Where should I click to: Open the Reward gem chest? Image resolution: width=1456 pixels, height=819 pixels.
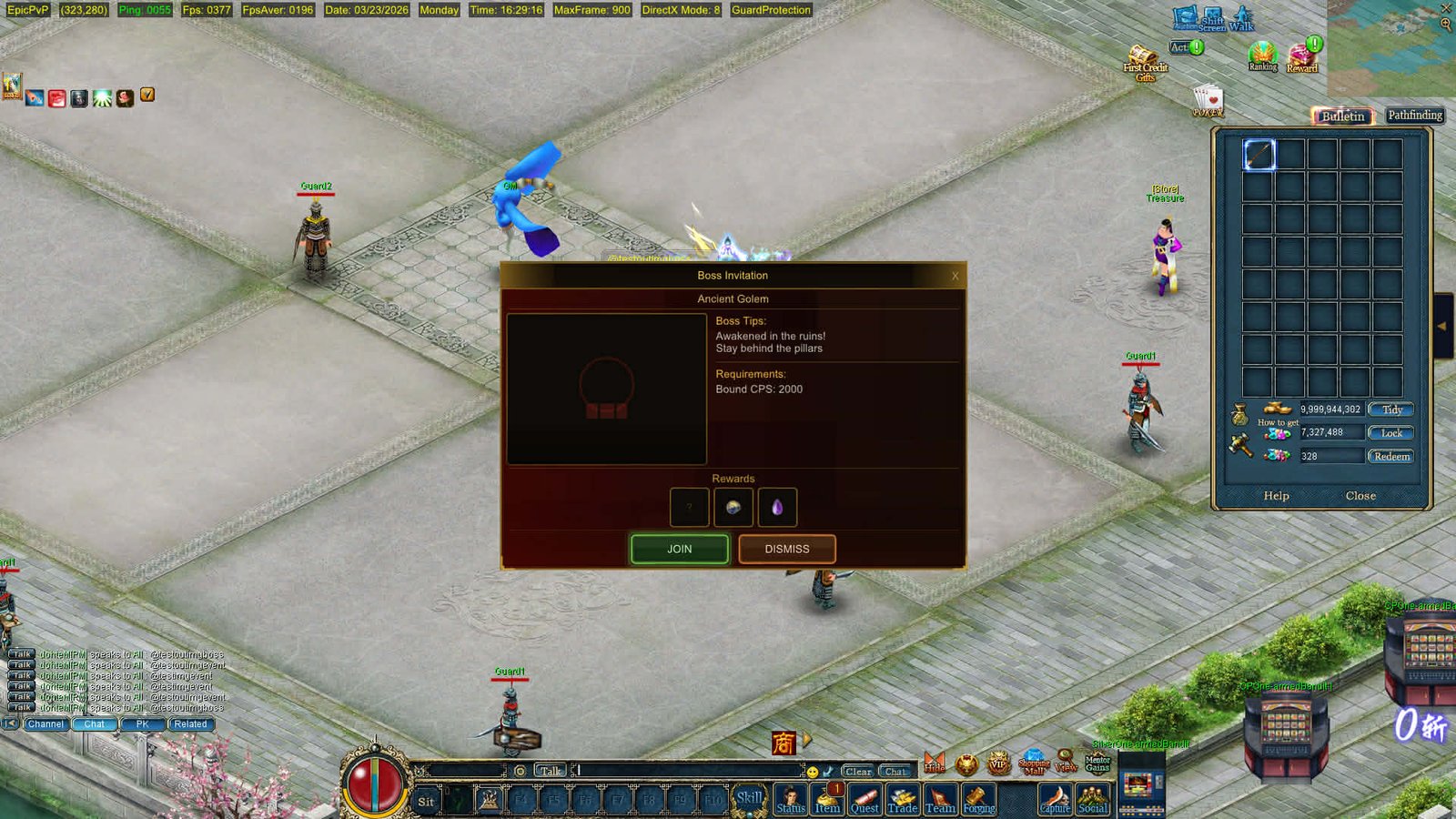coord(1302,58)
